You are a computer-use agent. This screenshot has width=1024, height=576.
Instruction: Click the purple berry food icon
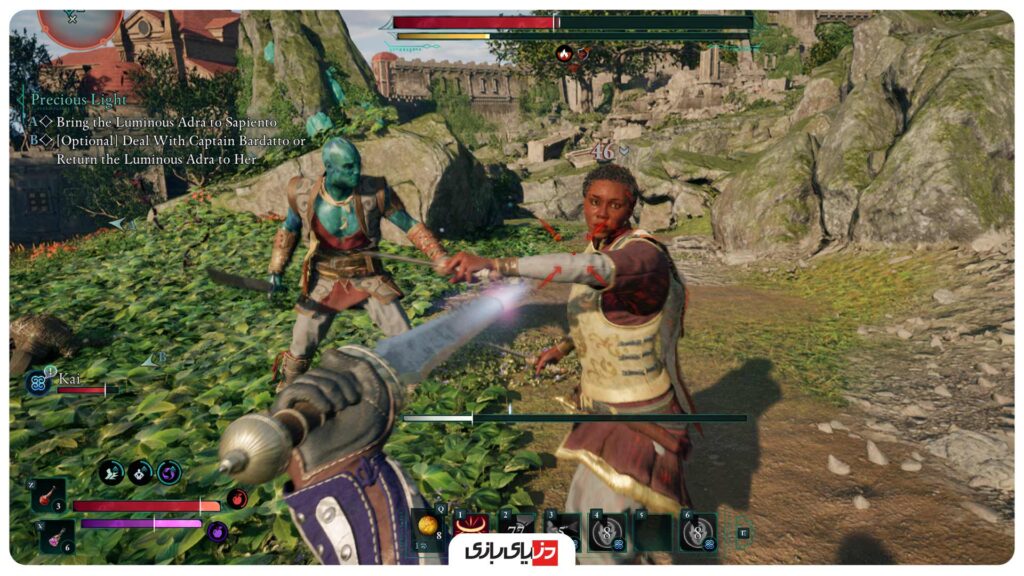218,531
